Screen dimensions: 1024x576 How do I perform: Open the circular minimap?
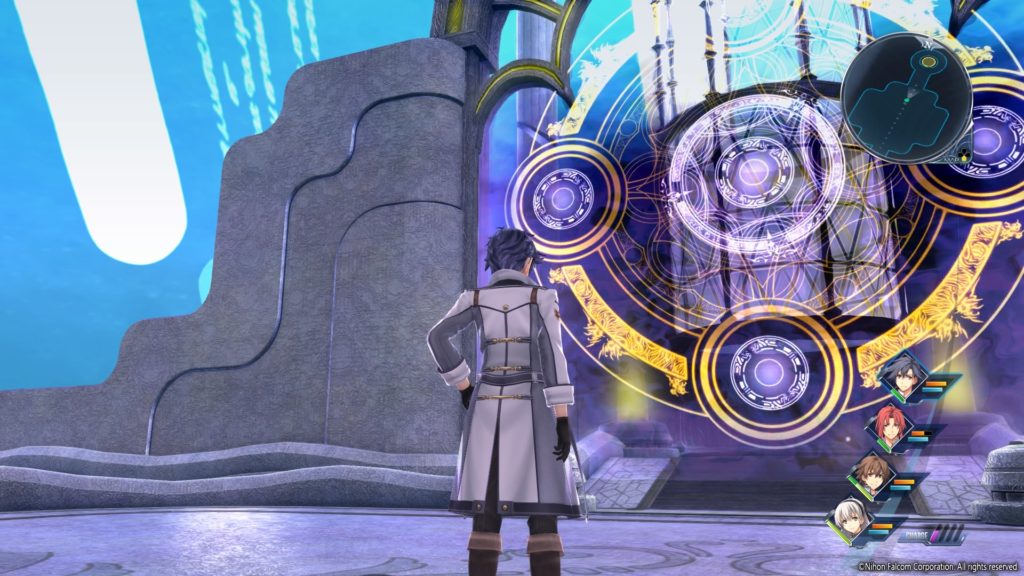pyautogui.click(x=905, y=99)
